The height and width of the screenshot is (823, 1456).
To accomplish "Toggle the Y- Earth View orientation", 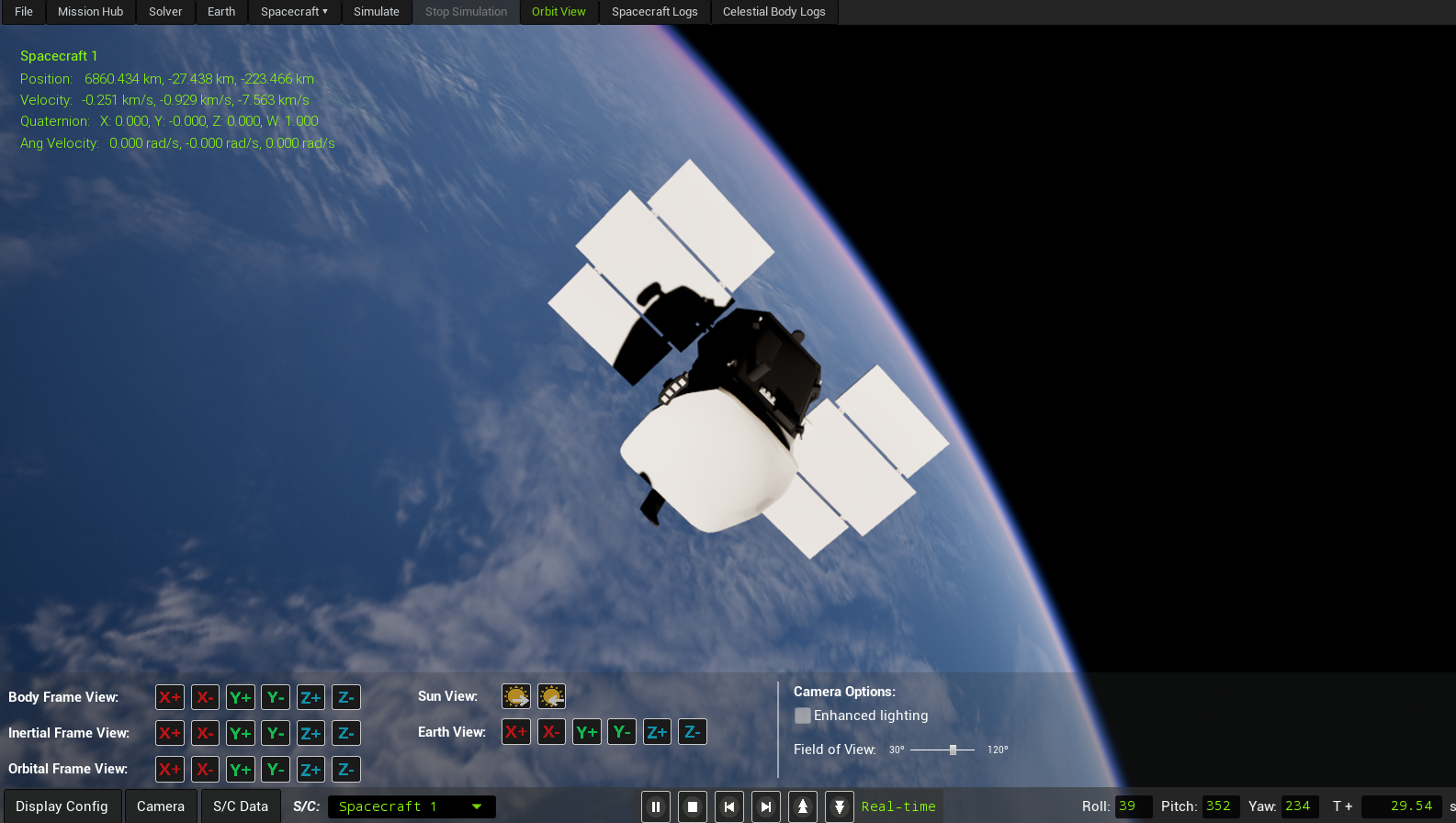I will click(622, 731).
